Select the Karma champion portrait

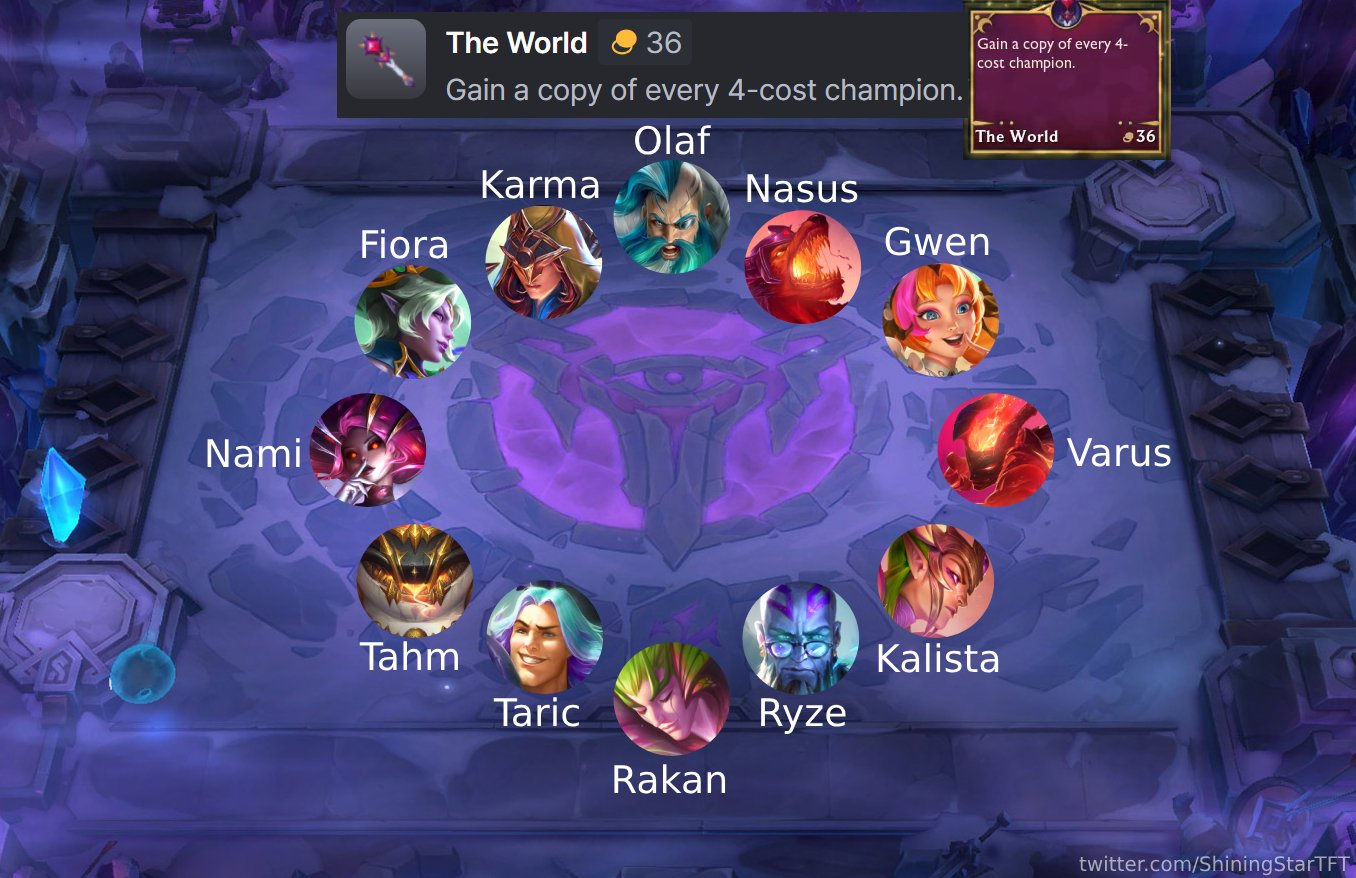(542, 262)
